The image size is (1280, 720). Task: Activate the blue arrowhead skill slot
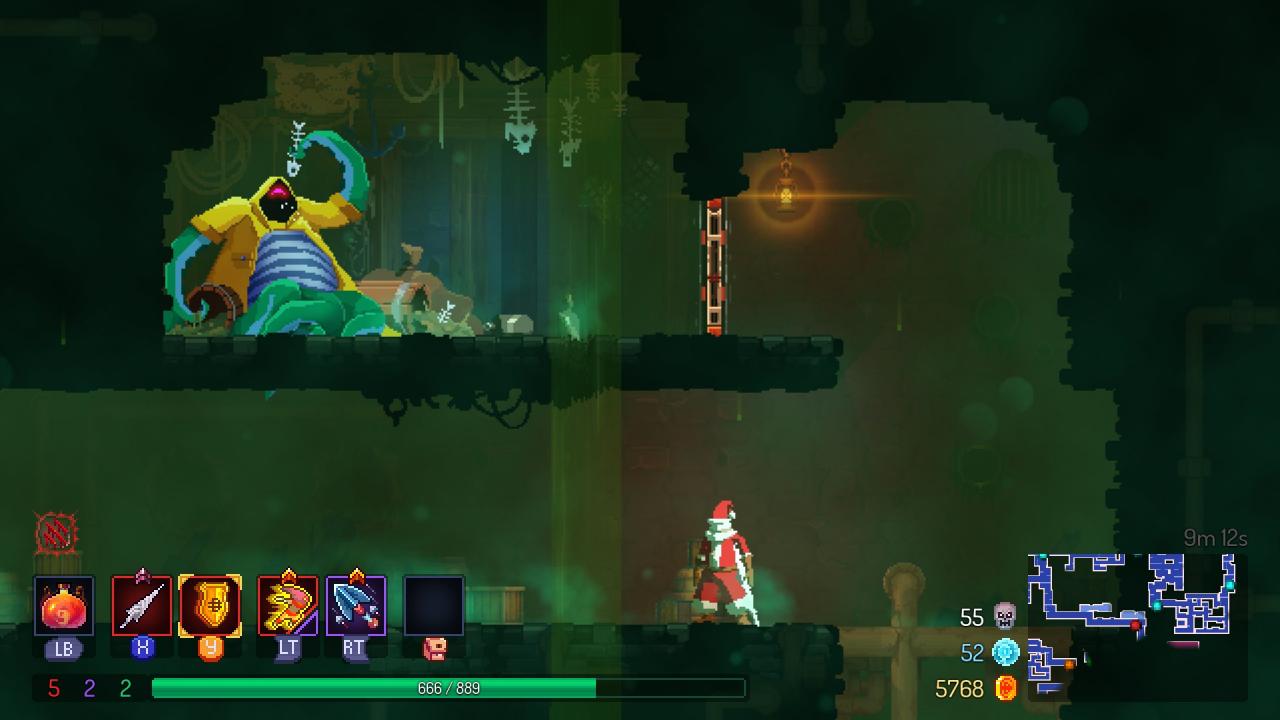[356, 606]
